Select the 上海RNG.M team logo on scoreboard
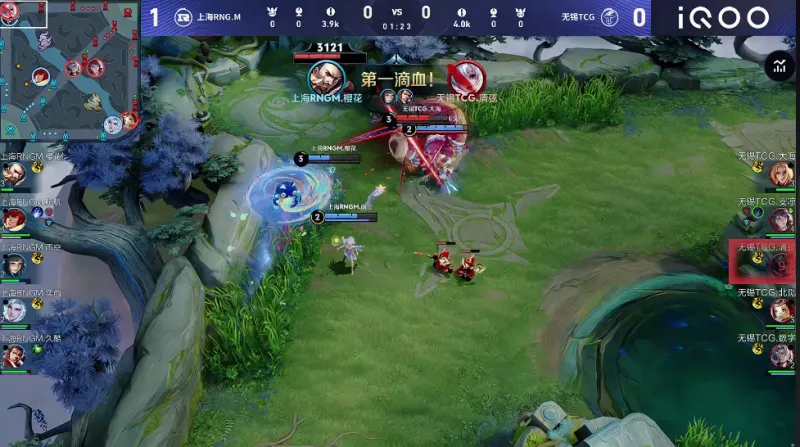The width and height of the screenshot is (800, 447). coord(183,16)
